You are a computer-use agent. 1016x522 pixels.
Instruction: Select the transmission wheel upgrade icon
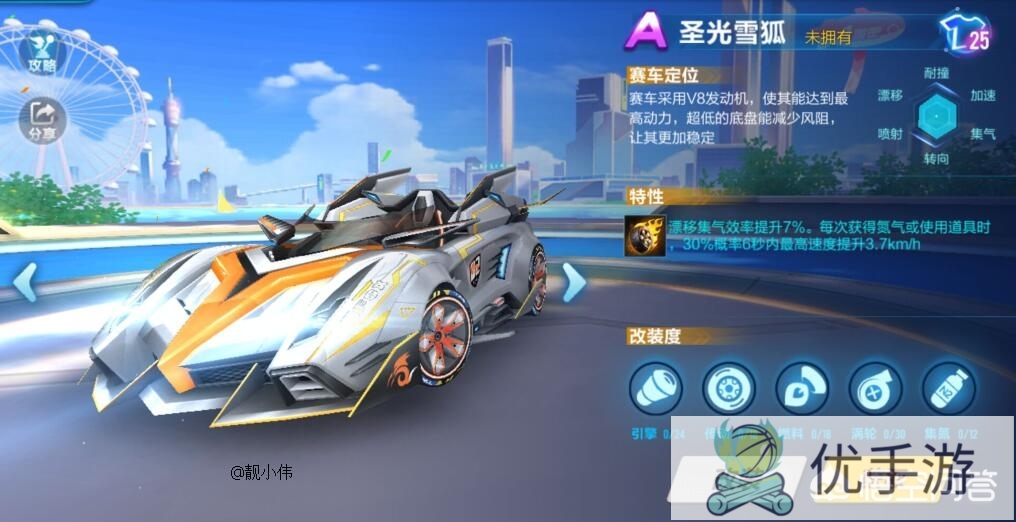729,388
